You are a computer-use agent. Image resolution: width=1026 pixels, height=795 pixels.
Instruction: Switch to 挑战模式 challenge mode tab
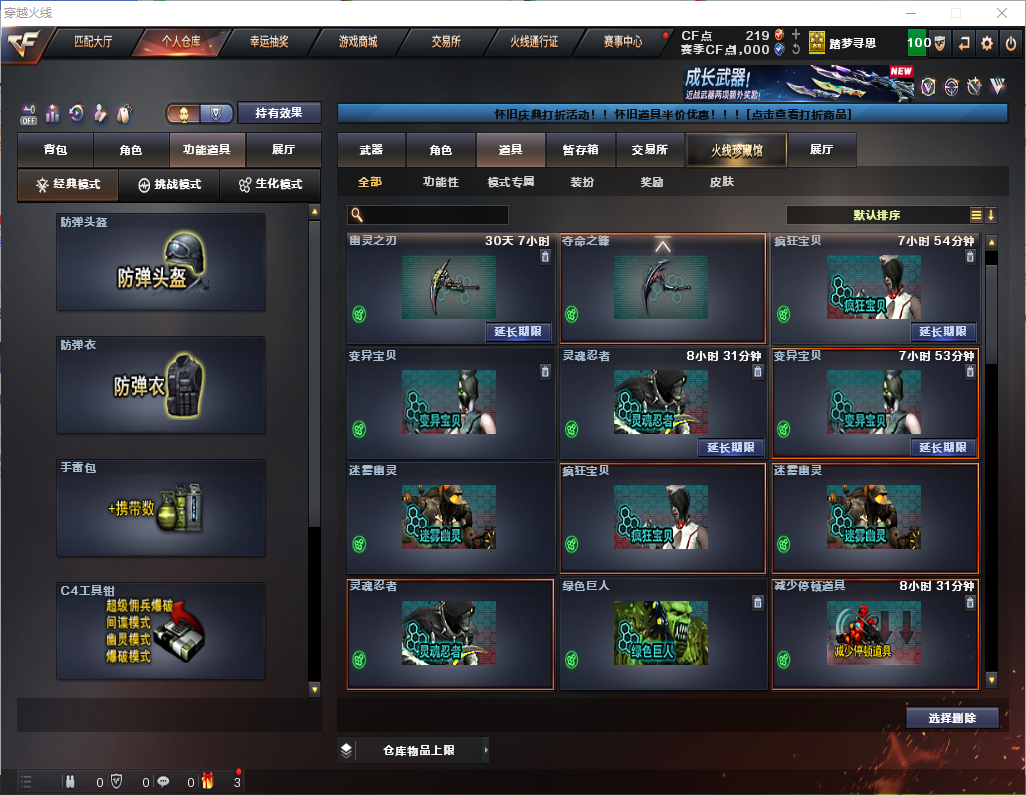pyautogui.click(x=169, y=185)
